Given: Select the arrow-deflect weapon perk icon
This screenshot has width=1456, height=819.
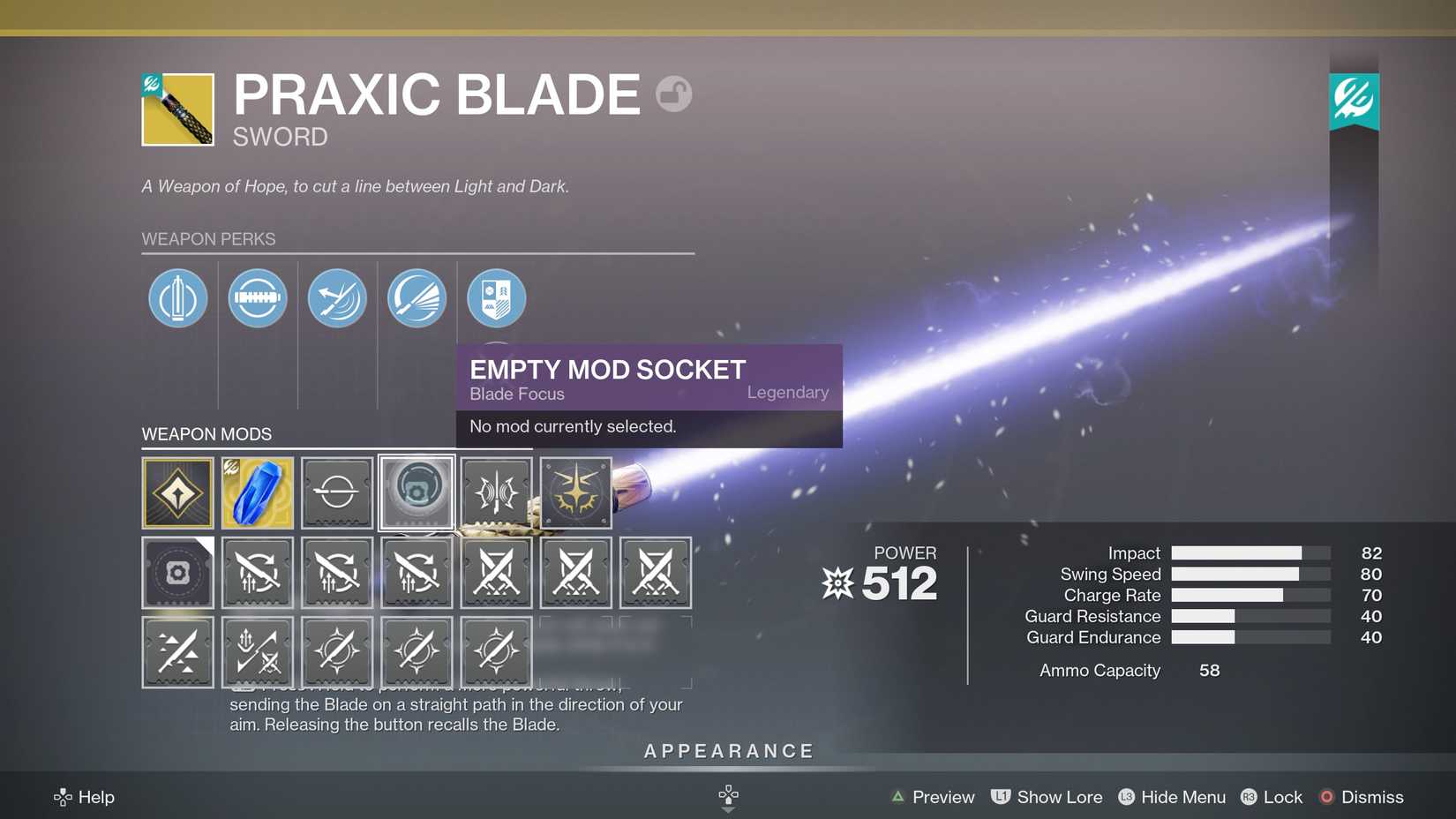Looking at the screenshot, I should pyautogui.click(x=336, y=298).
